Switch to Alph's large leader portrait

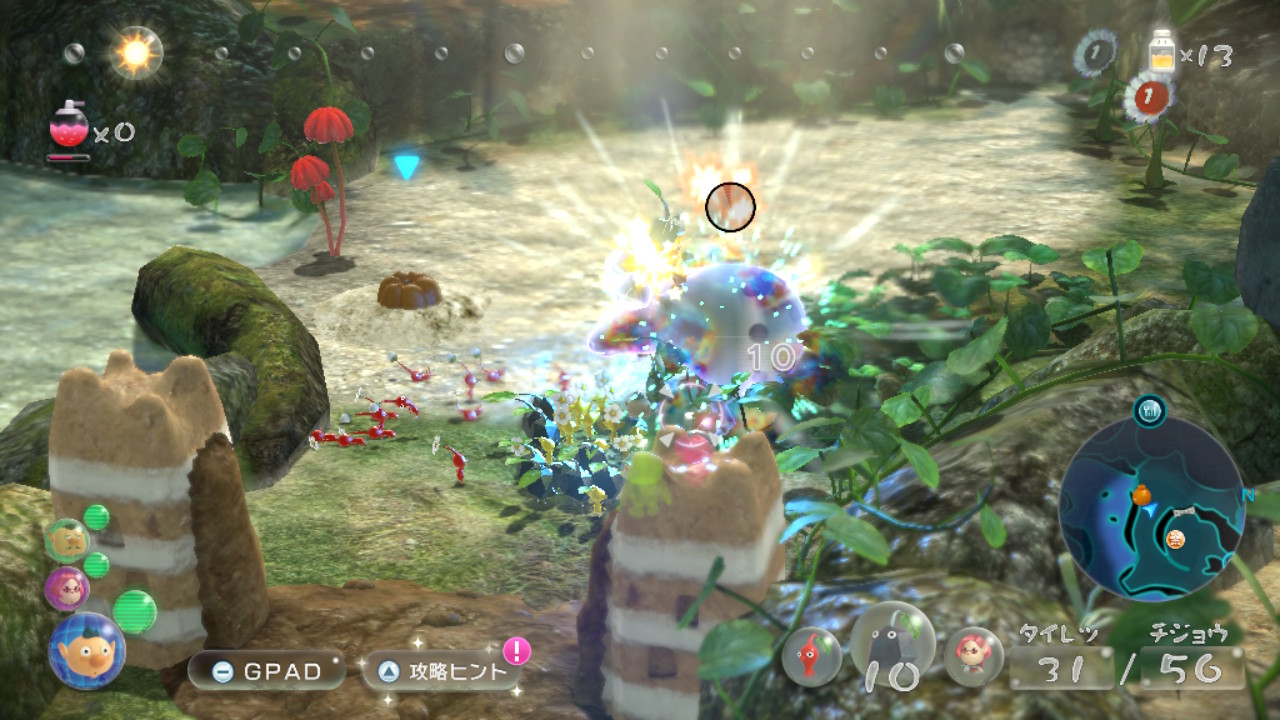pos(86,650)
